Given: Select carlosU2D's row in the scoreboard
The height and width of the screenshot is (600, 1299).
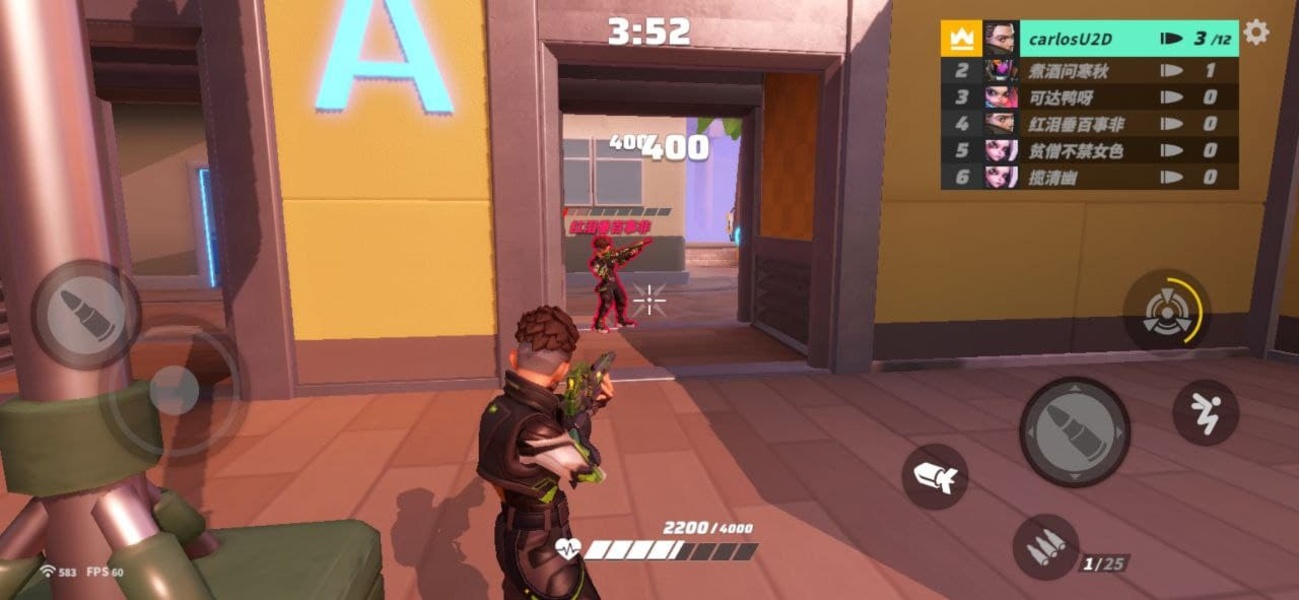Looking at the screenshot, I should point(1089,39).
